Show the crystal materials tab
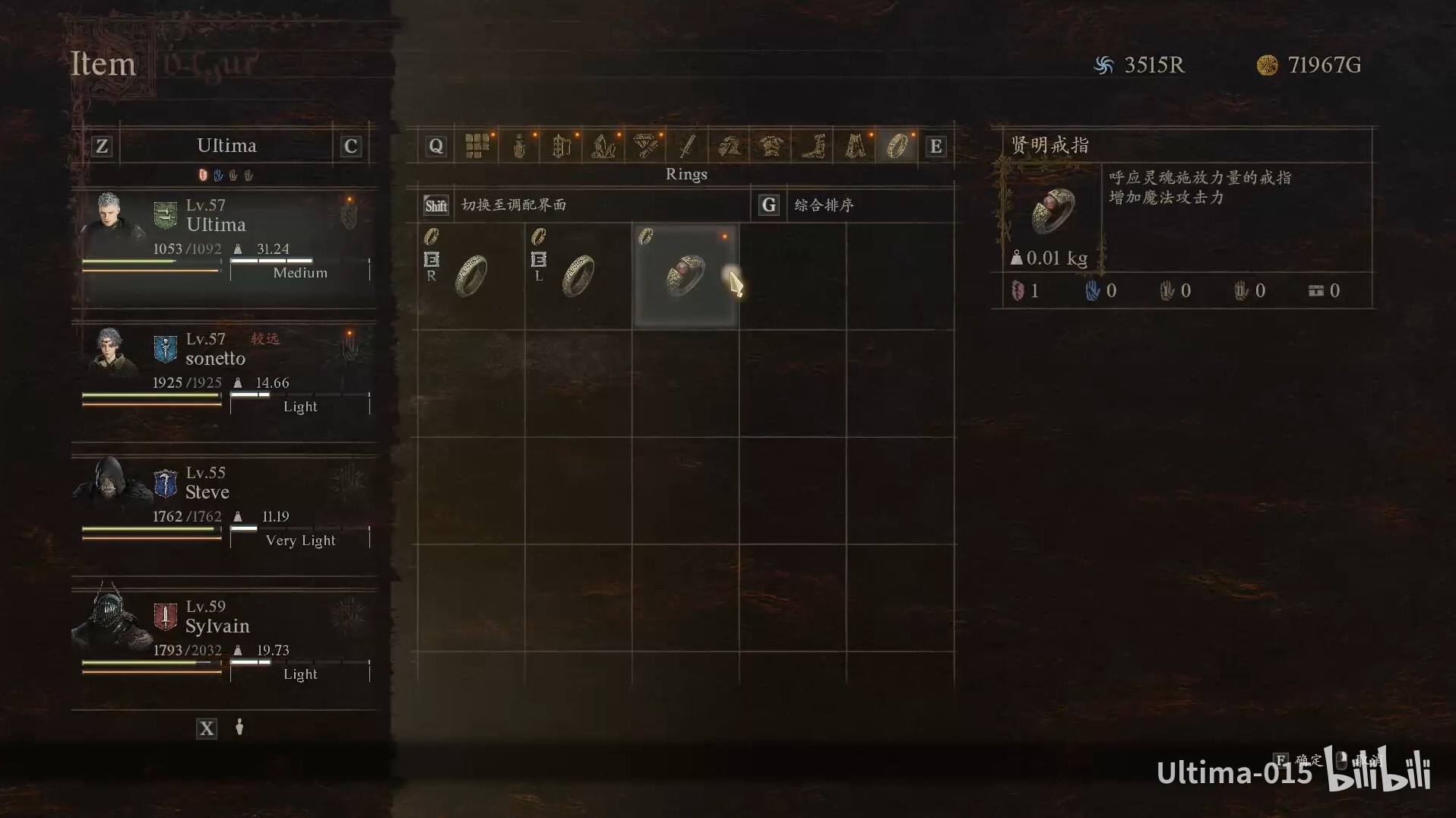Image resolution: width=1456 pixels, height=818 pixels. (x=603, y=145)
